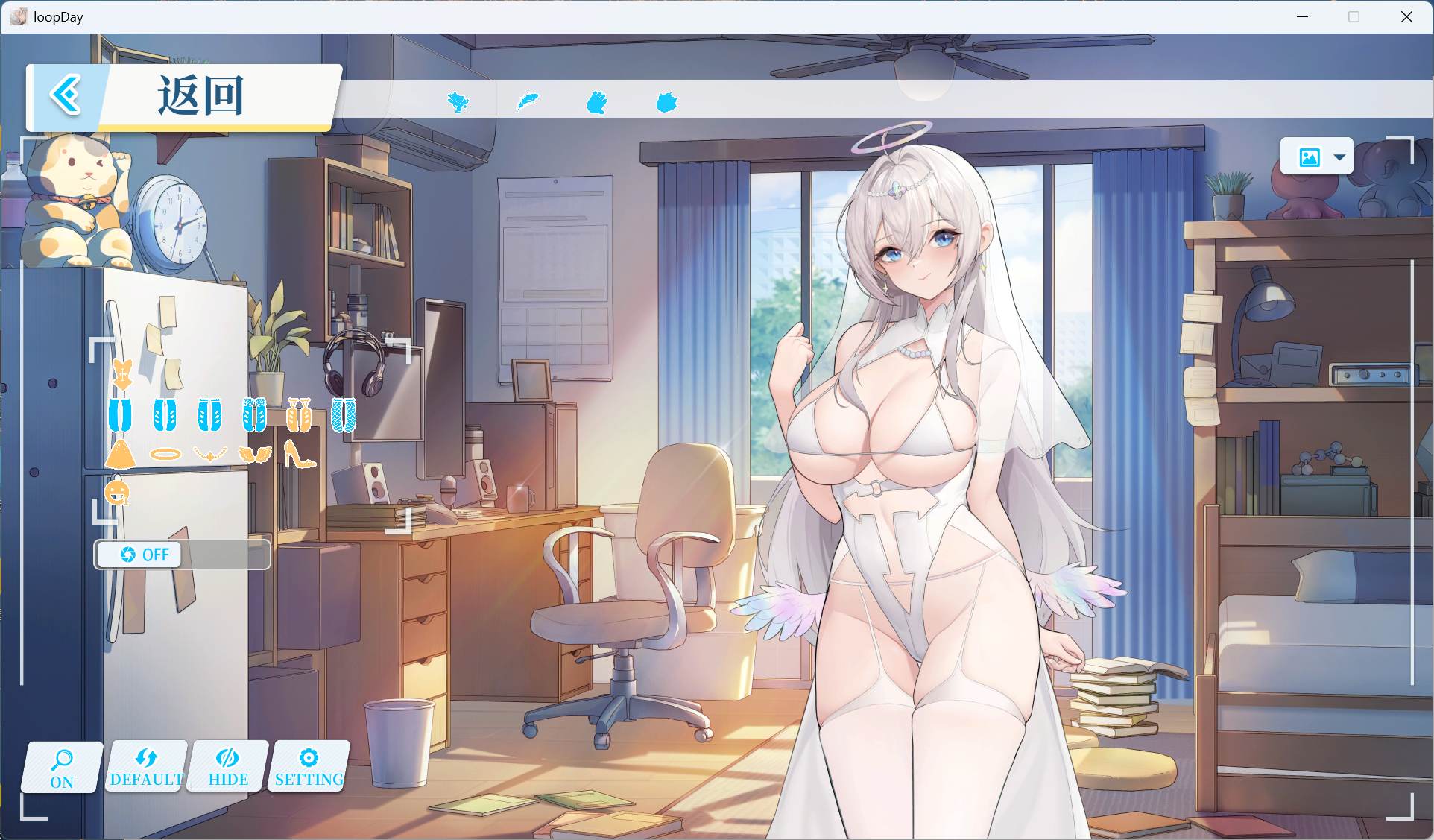Choose the open hand tool icon
1434x840 pixels.
[596, 102]
